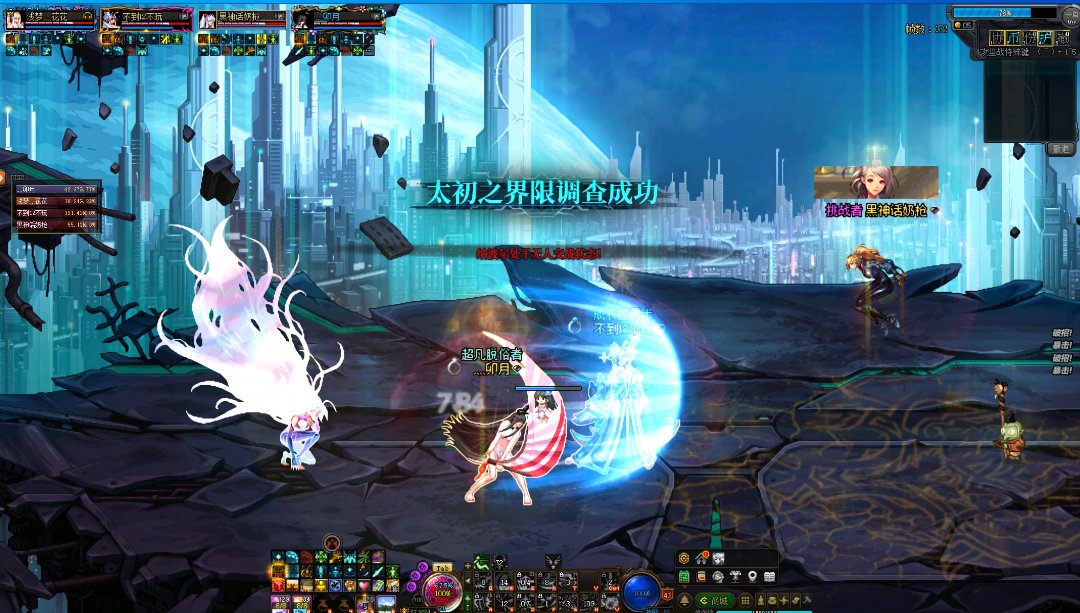
Task: Open the green calendar icon
Action: pyautogui.click(x=684, y=577)
